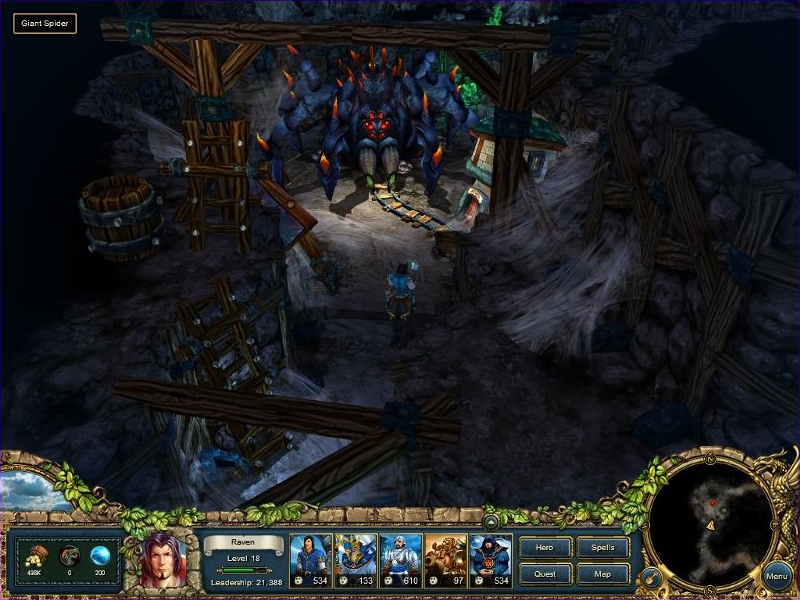Screen dimensions: 800x600
Task: Click the blue mana orb icon
Action: pyautogui.click(x=100, y=557)
